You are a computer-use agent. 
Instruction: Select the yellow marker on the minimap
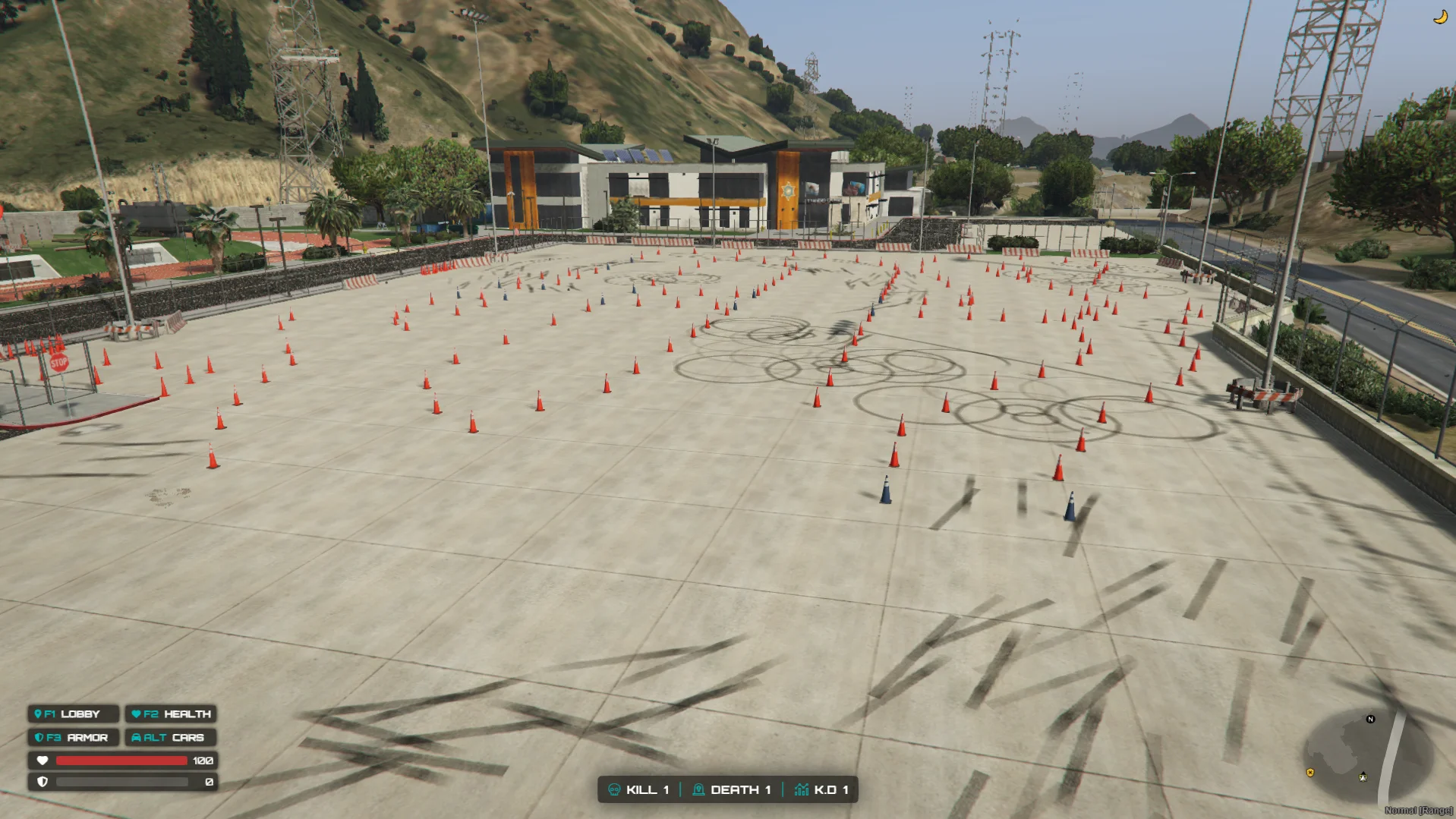[x=1309, y=773]
